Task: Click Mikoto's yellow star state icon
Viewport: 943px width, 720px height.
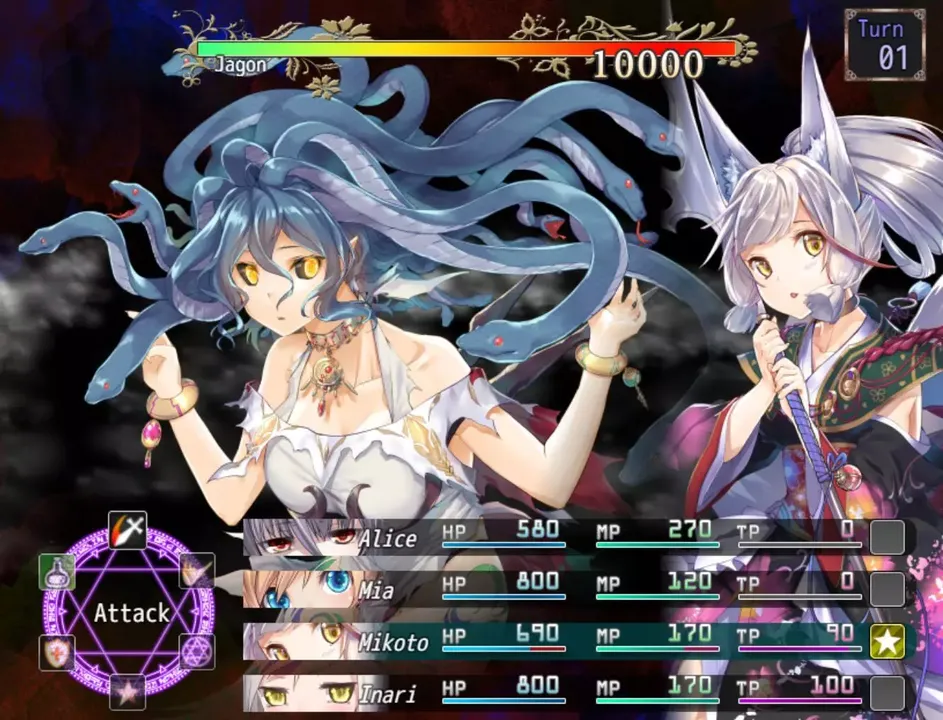Action: coord(887,642)
